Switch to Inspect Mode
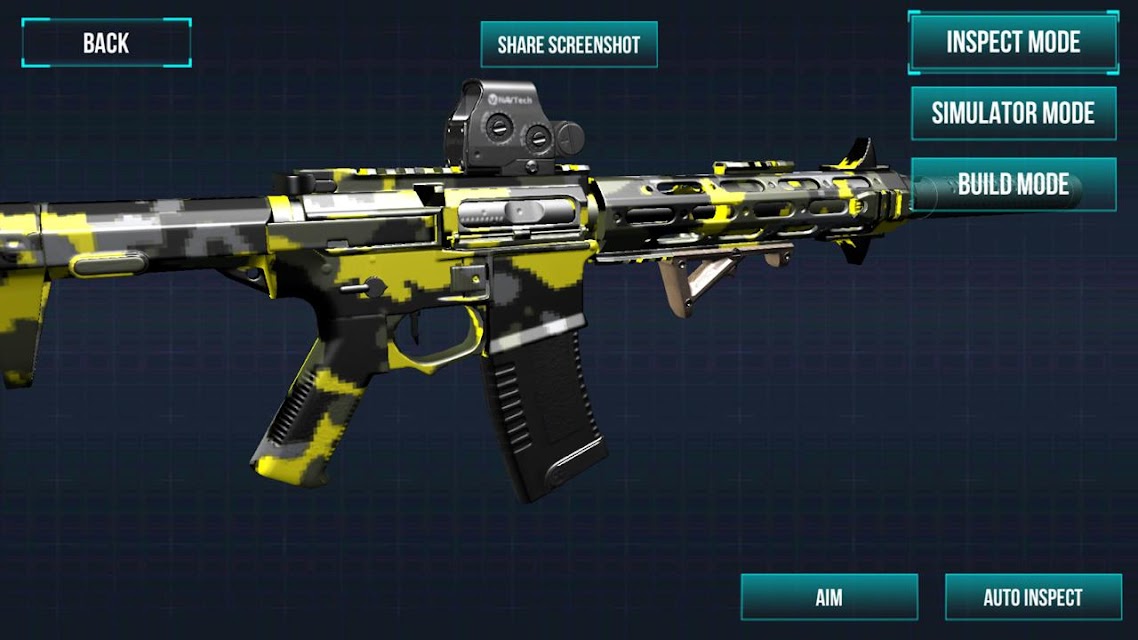1138x640 pixels. (1013, 42)
